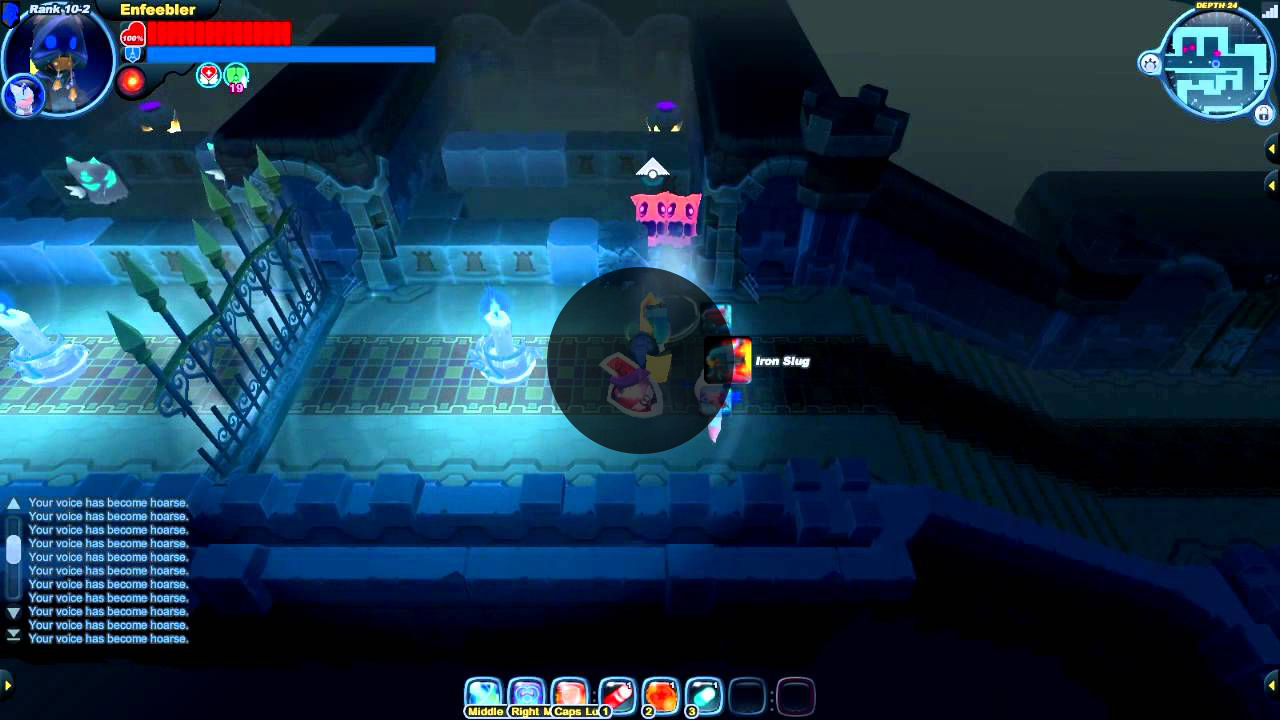Image resolution: width=1280 pixels, height=720 pixels.
Task: Use the cyan capsule in slot 3
Action: pos(704,695)
